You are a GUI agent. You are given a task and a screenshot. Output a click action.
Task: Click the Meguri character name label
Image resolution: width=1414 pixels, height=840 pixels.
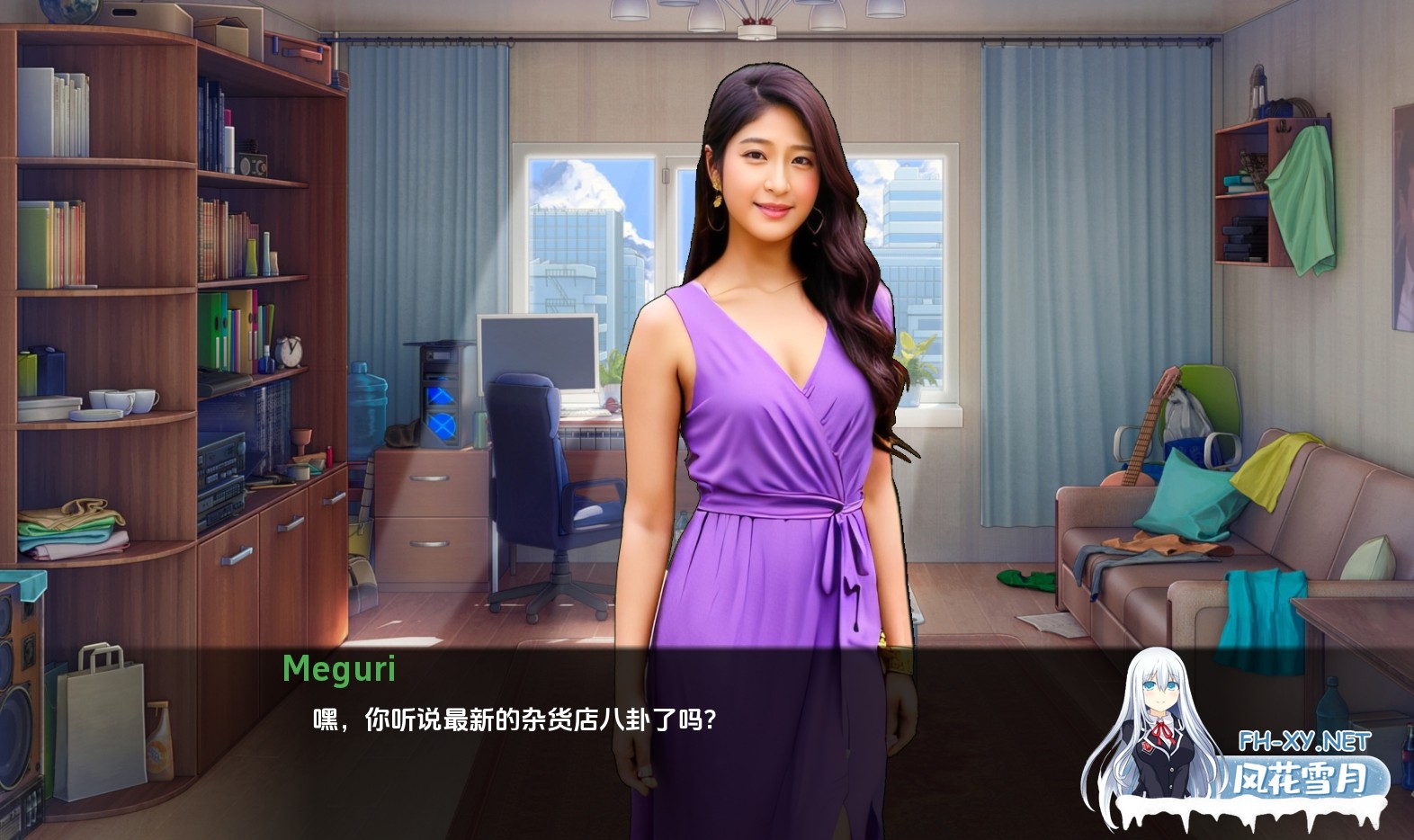coord(340,667)
